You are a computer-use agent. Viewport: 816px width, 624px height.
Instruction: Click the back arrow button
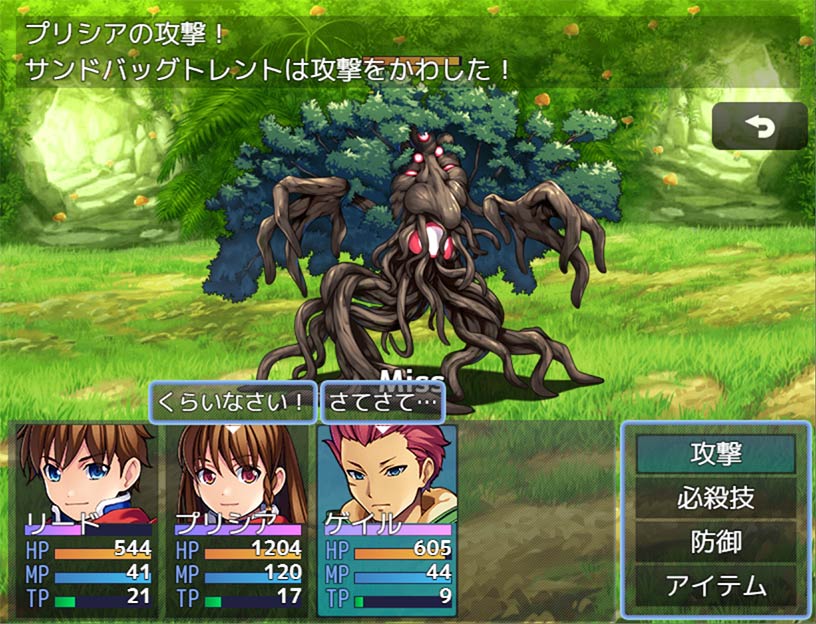[759, 127]
